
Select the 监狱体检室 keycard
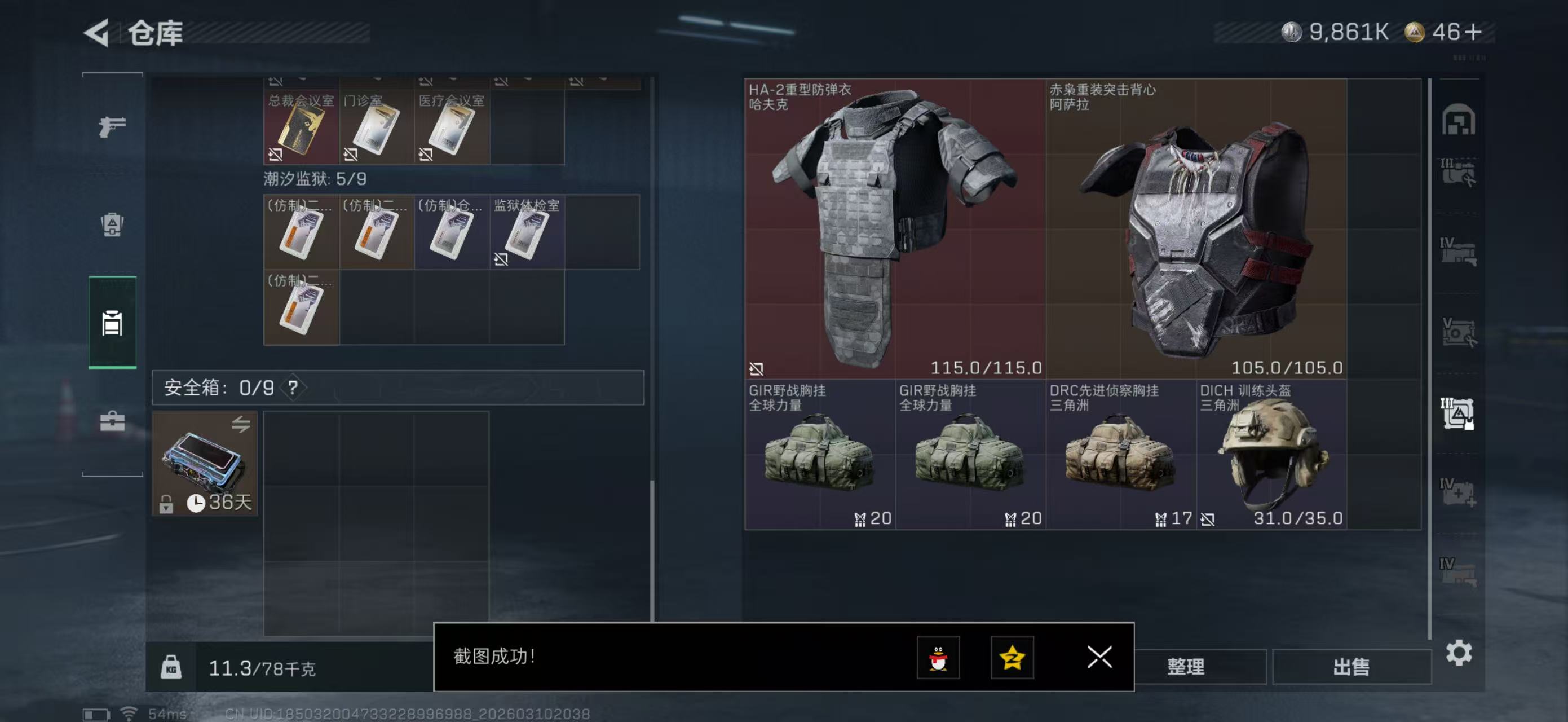point(527,233)
